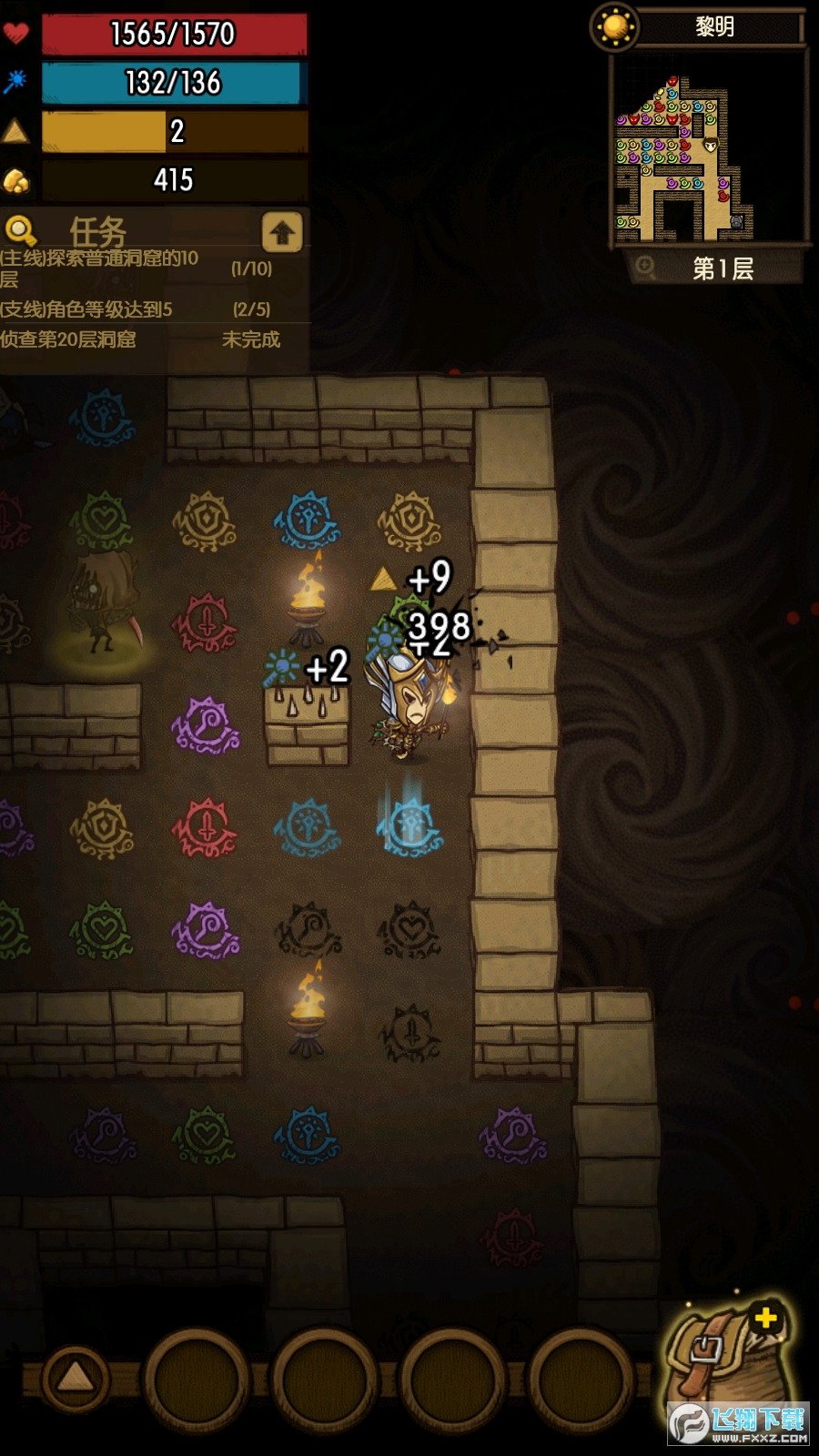Click the quest magnifier icon
Viewport: 819px width, 1456px height.
tap(21, 231)
